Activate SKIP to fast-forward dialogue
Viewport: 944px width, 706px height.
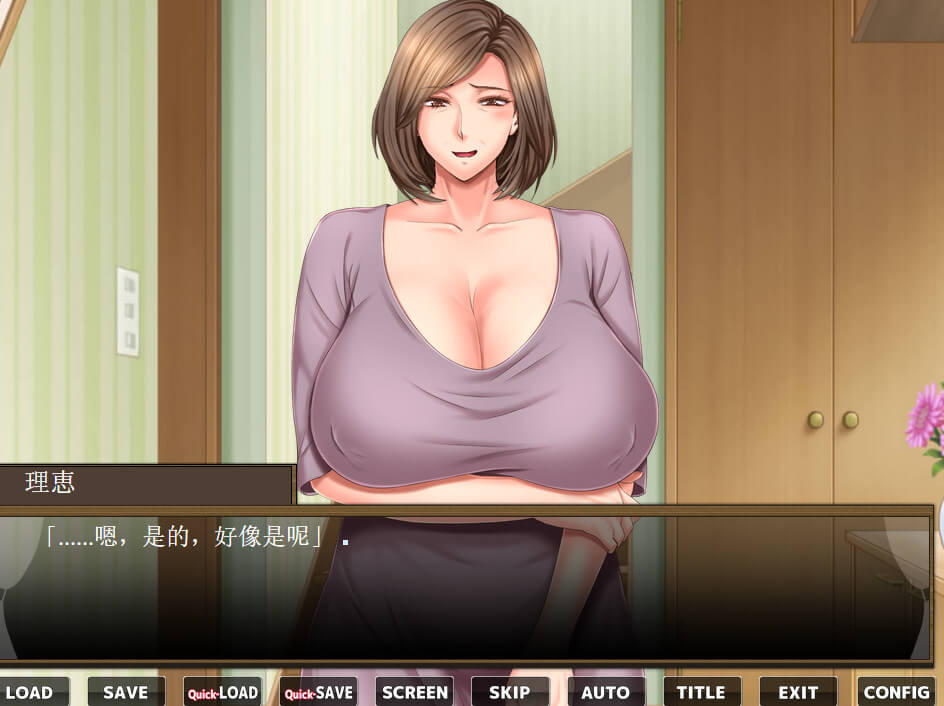click(x=510, y=692)
